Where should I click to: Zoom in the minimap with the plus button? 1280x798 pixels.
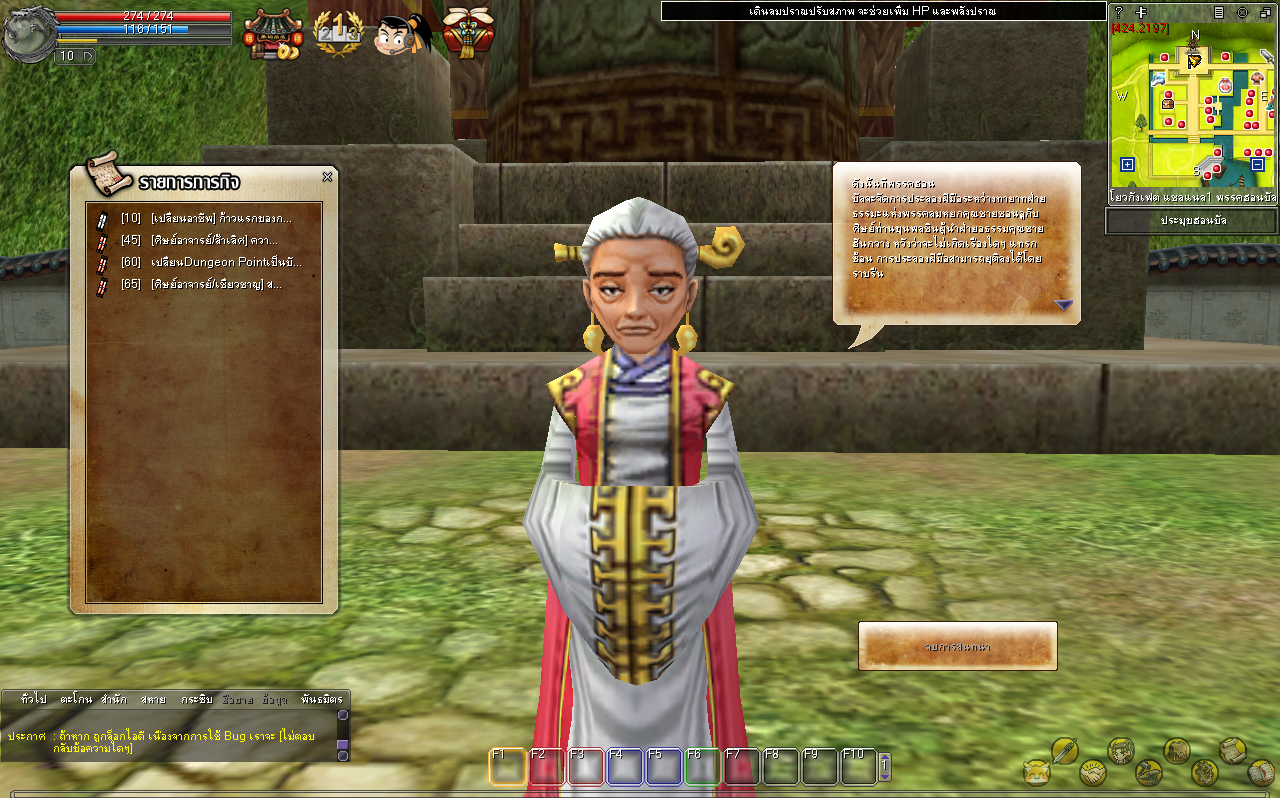point(1128,165)
